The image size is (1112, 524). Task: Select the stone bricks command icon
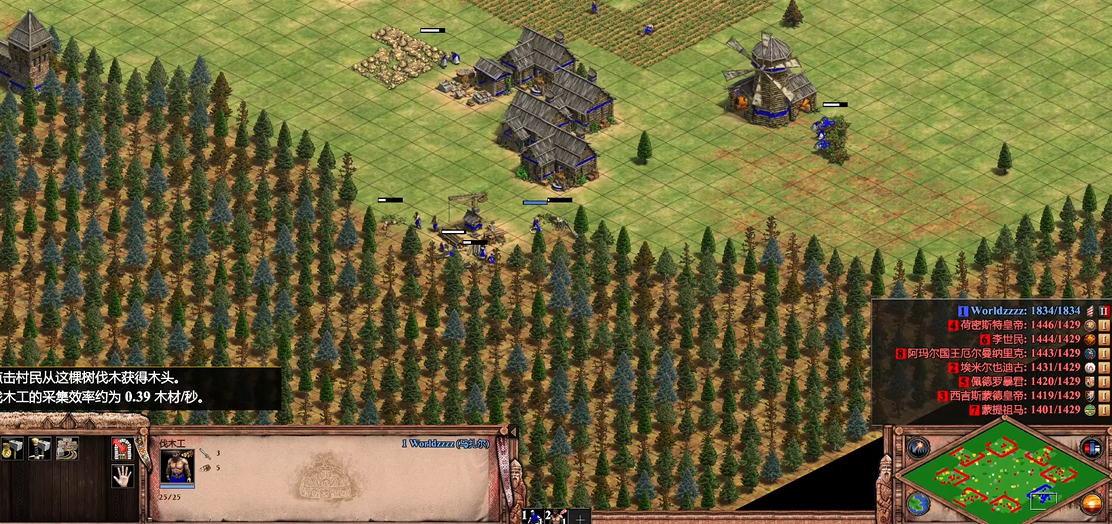coord(67,449)
